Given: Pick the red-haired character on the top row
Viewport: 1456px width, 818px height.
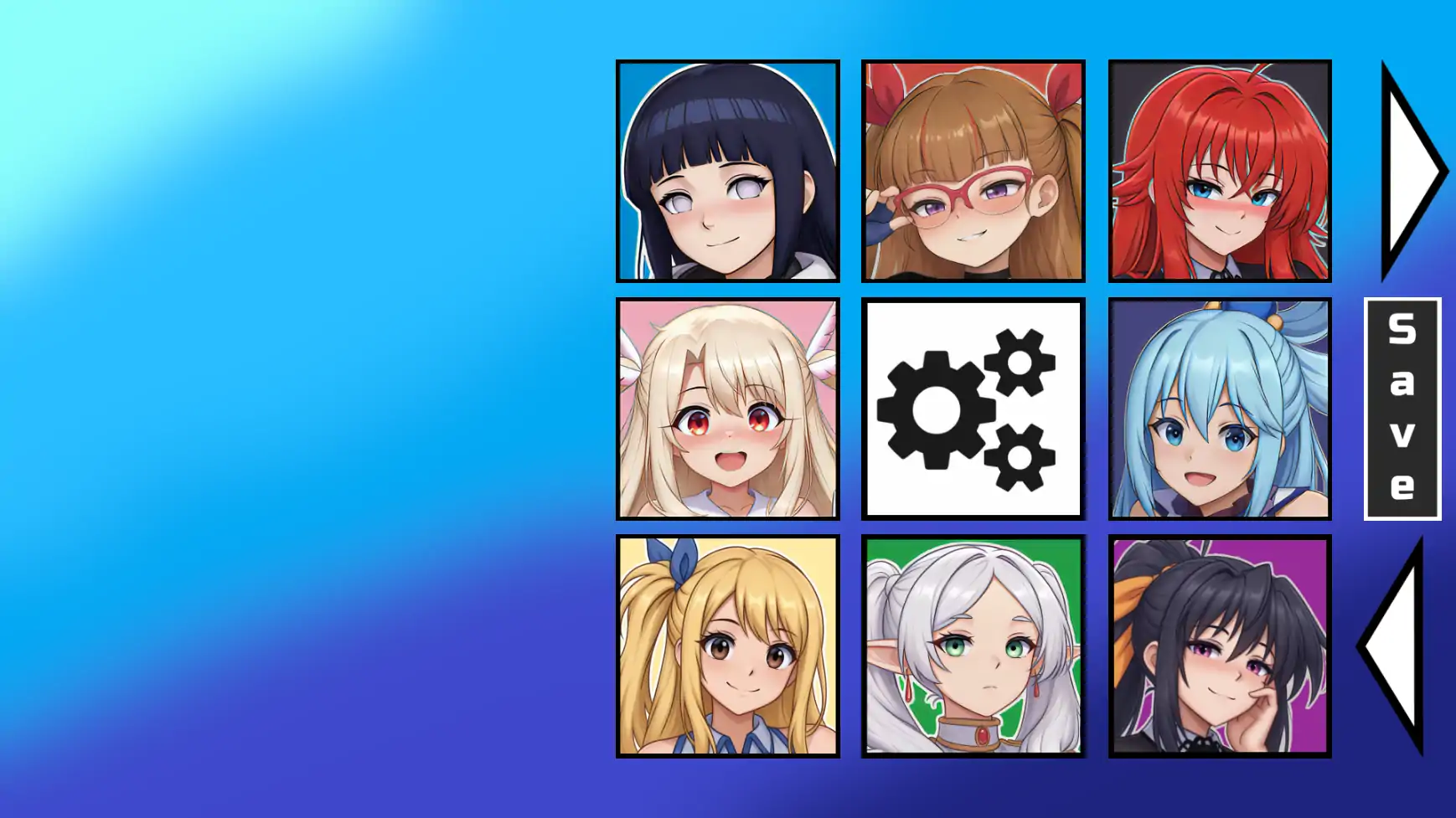Looking at the screenshot, I should point(1220,172).
